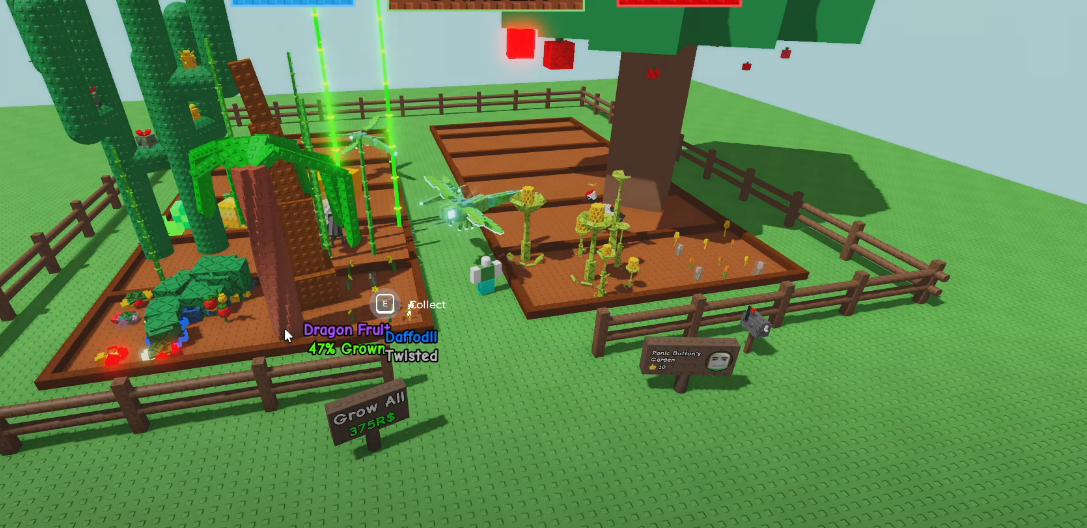The height and width of the screenshot is (528, 1087).
Task: Click the Collect prompt for the Daffodil
Action: (386, 304)
